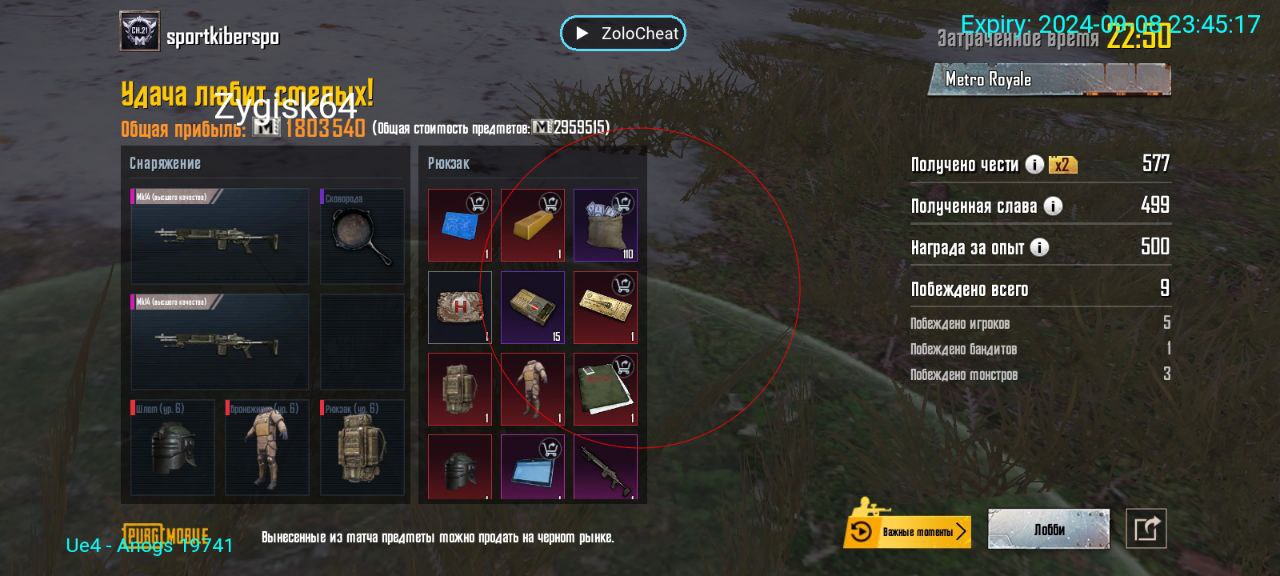The height and width of the screenshot is (576, 1280).
Task: Select the ammo box with 15 count
Action: [x=532, y=307]
